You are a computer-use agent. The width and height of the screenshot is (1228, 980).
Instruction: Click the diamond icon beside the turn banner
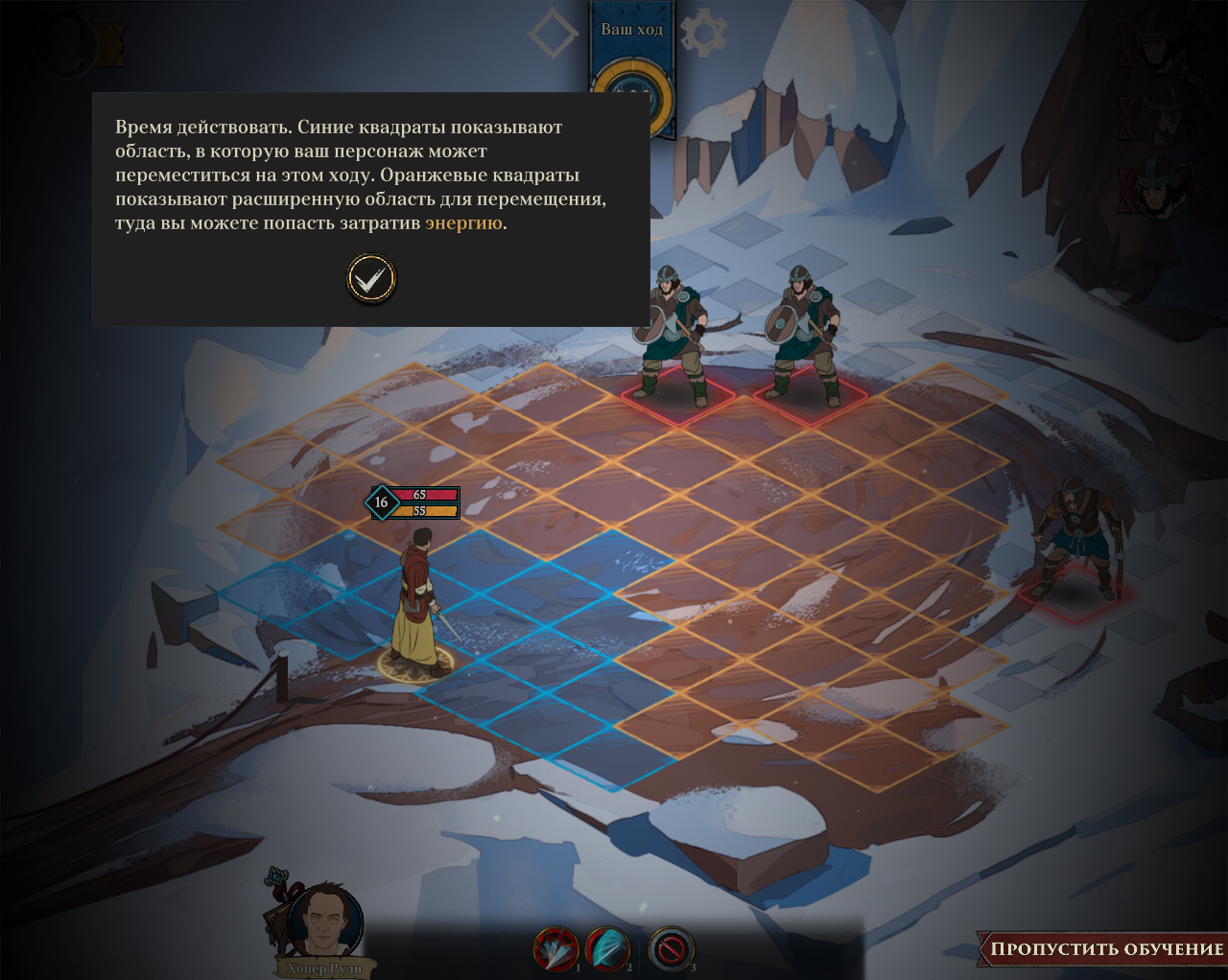click(x=554, y=35)
